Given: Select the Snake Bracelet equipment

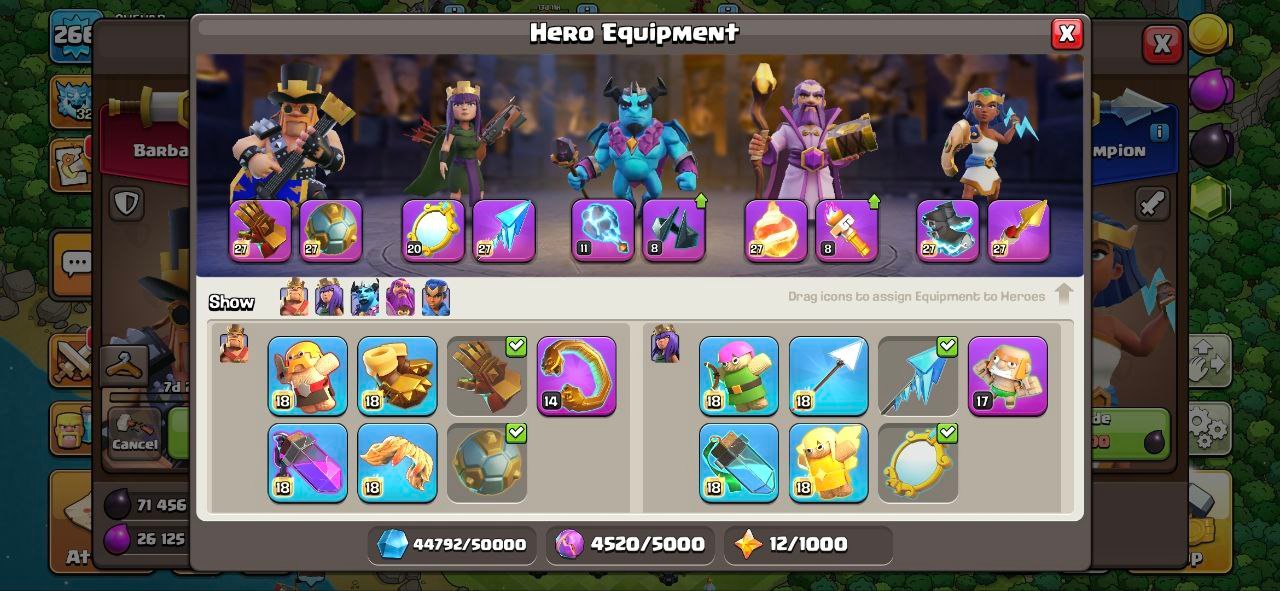Looking at the screenshot, I should pyautogui.click(x=576, y=376).
